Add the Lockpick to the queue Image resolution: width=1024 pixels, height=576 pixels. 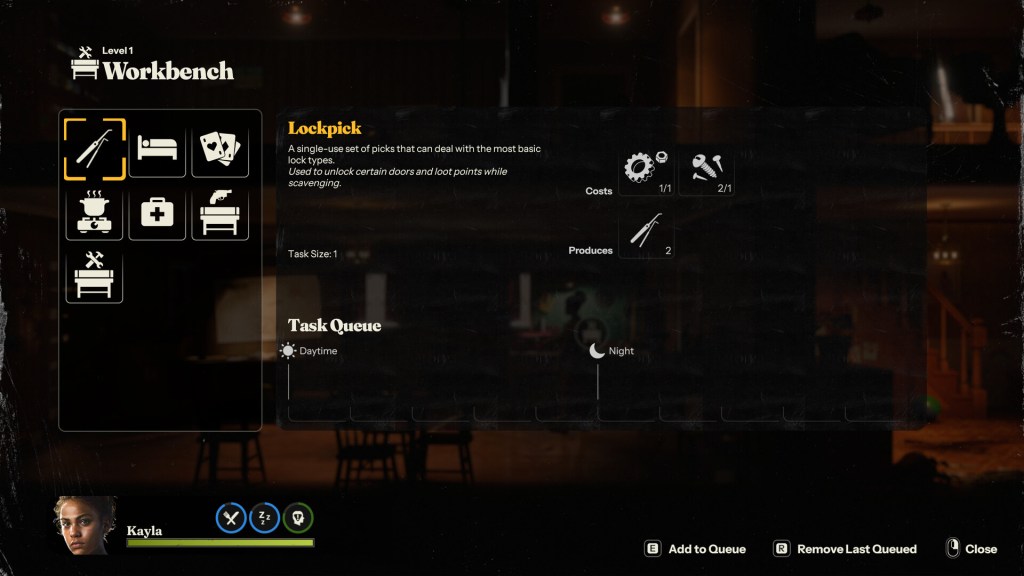696,549
